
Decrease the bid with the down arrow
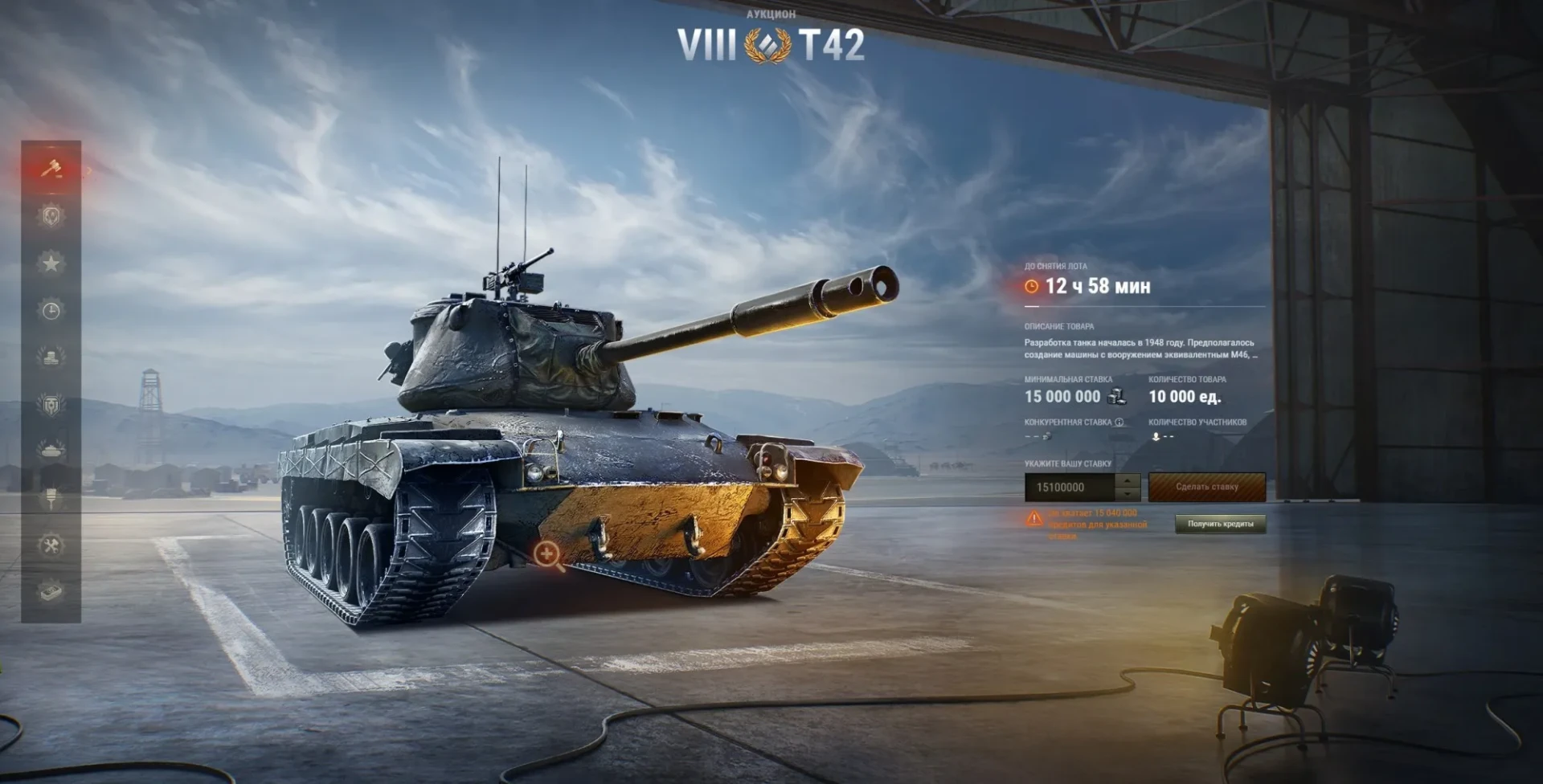[1128, 494]
